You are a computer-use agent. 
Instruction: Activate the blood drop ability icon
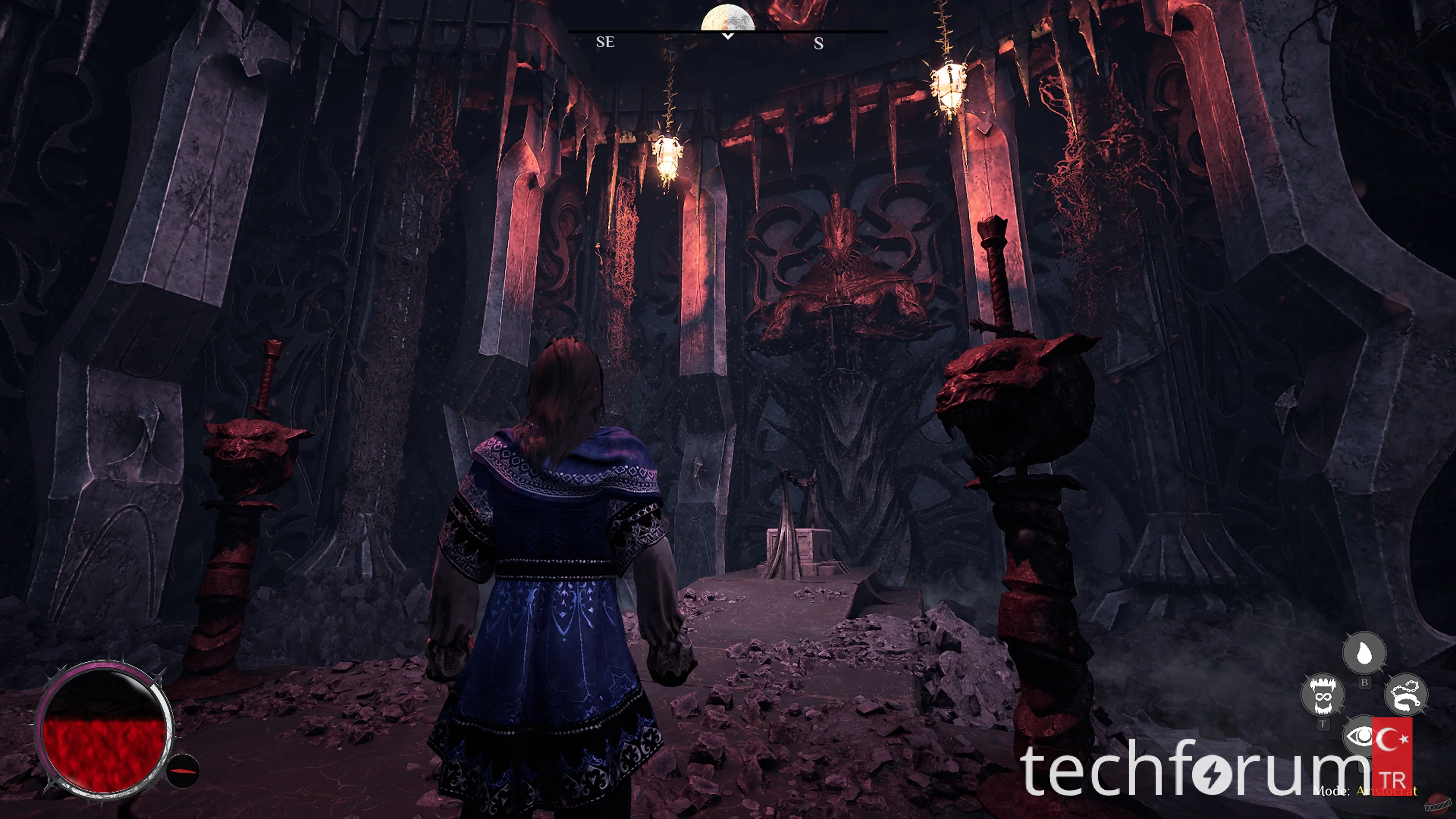coord(1364,653)
